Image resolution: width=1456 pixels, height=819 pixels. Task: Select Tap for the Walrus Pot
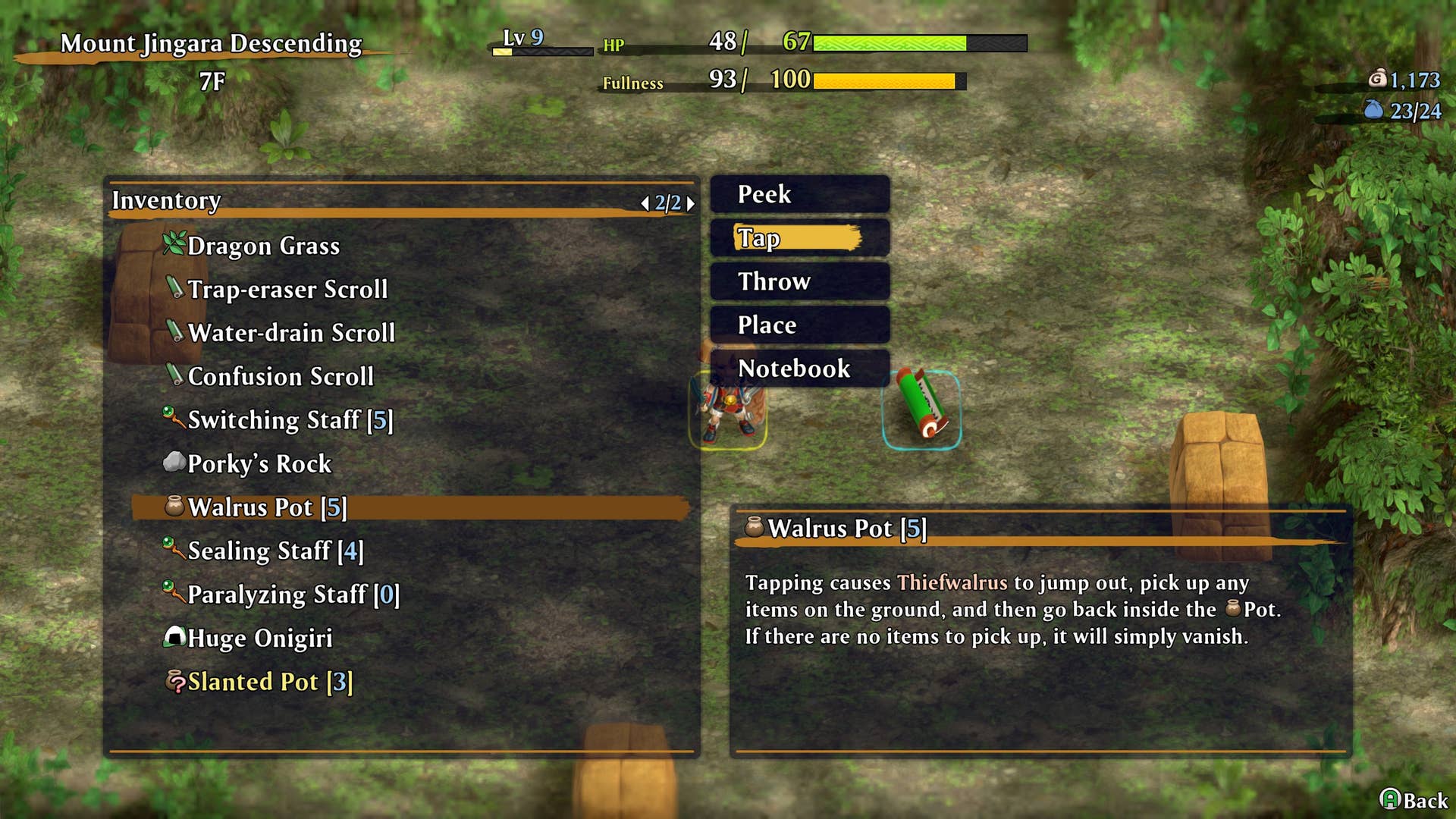(x=799, y=238)
